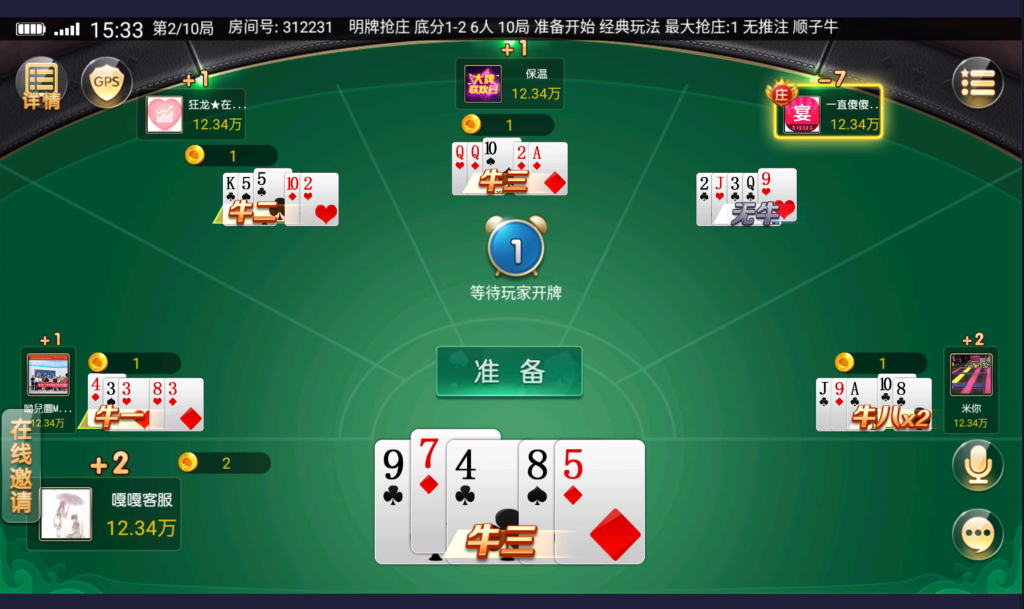Open the 在线邀请 online invite tab
Screen dimensions: 1024x609
click(x=20, y=466)
